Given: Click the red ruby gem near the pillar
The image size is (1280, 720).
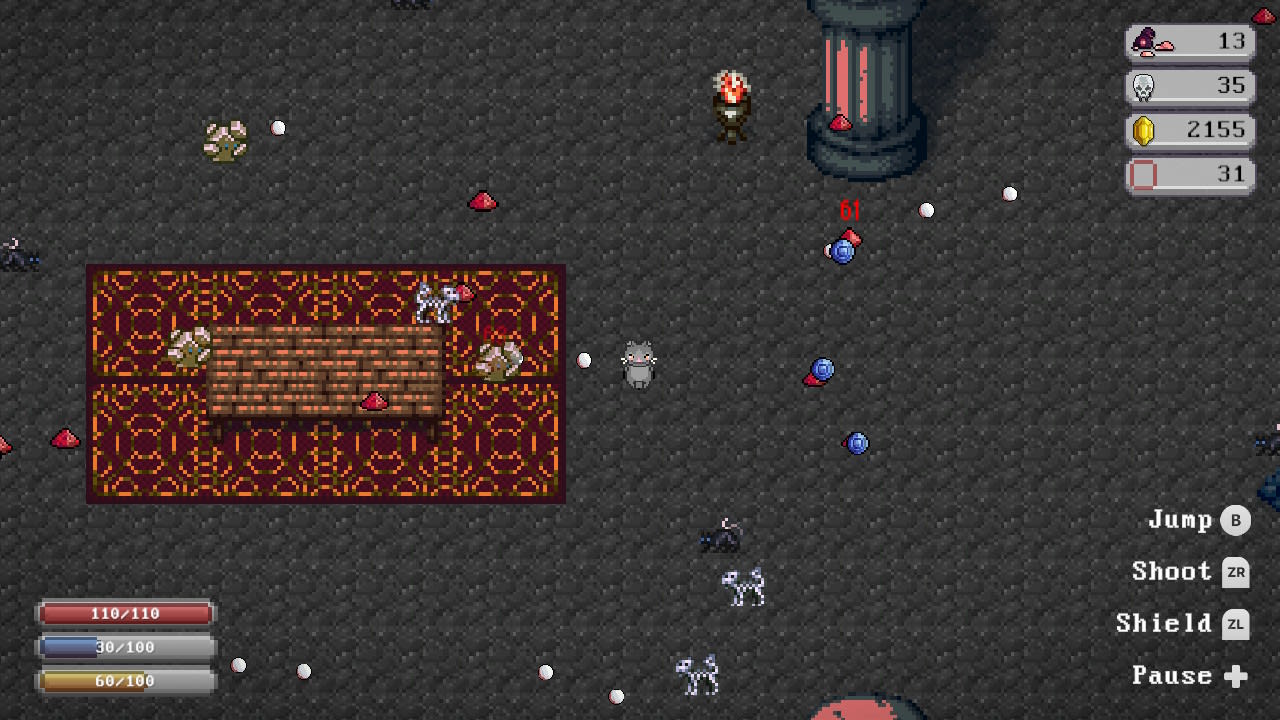Looking at the screenshot, I should click(x=840, y=124).
